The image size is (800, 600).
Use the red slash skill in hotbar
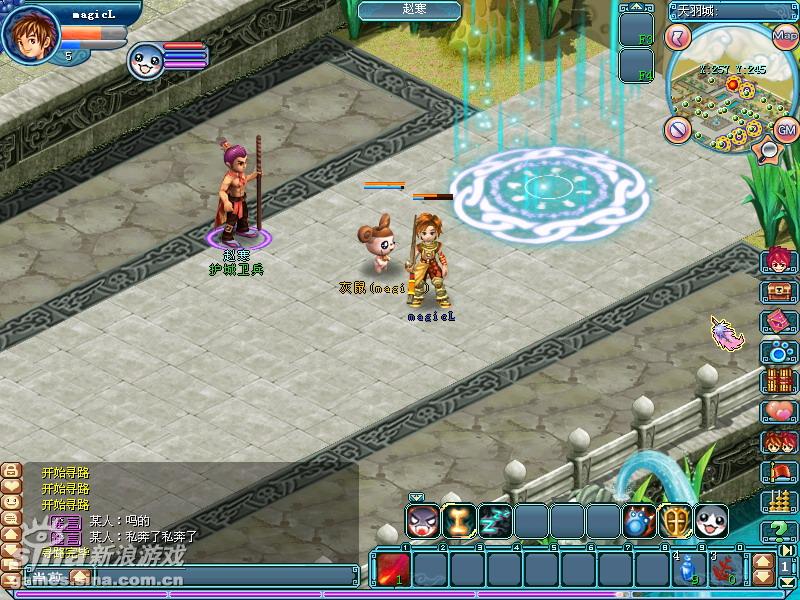[x=390, y=568]
